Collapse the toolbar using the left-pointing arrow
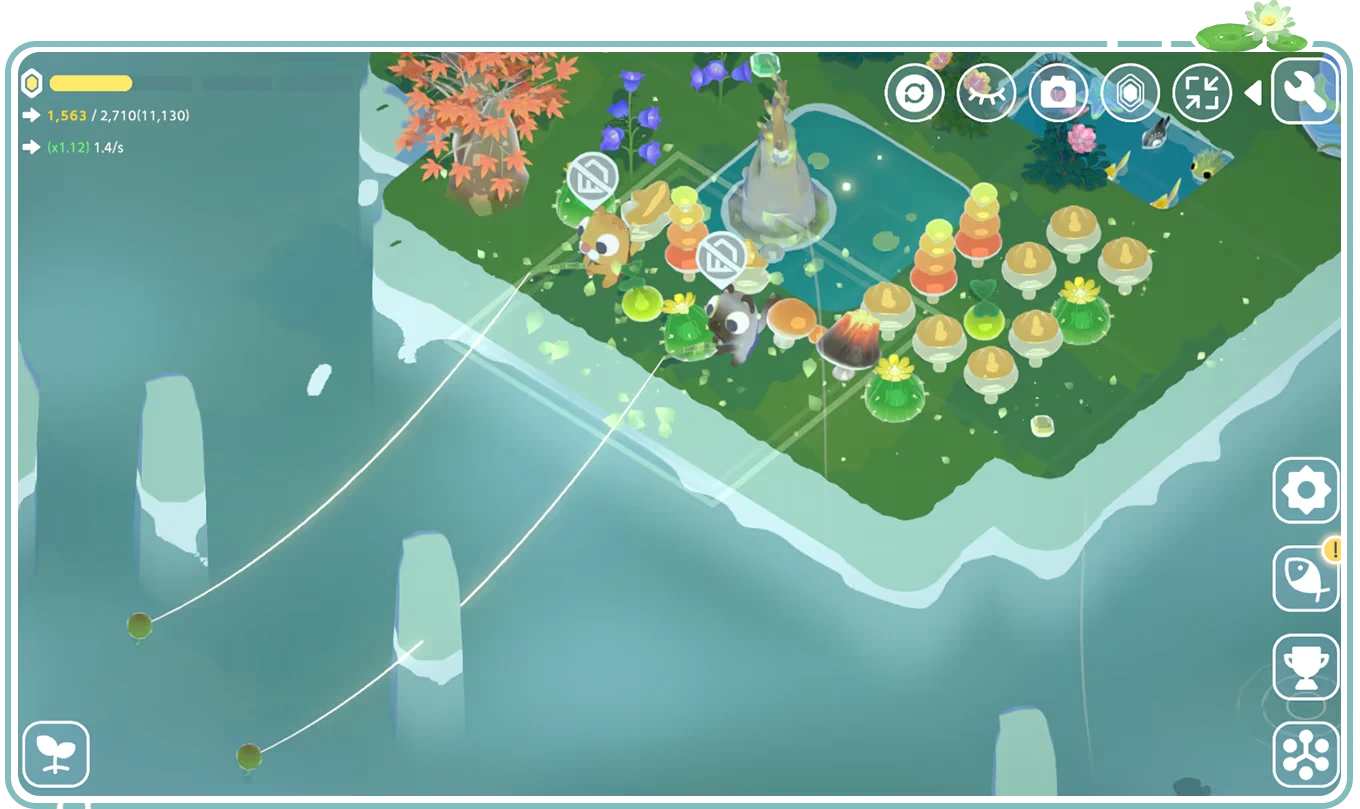The image size is (1360, 809). click(x=1252, y=92)
